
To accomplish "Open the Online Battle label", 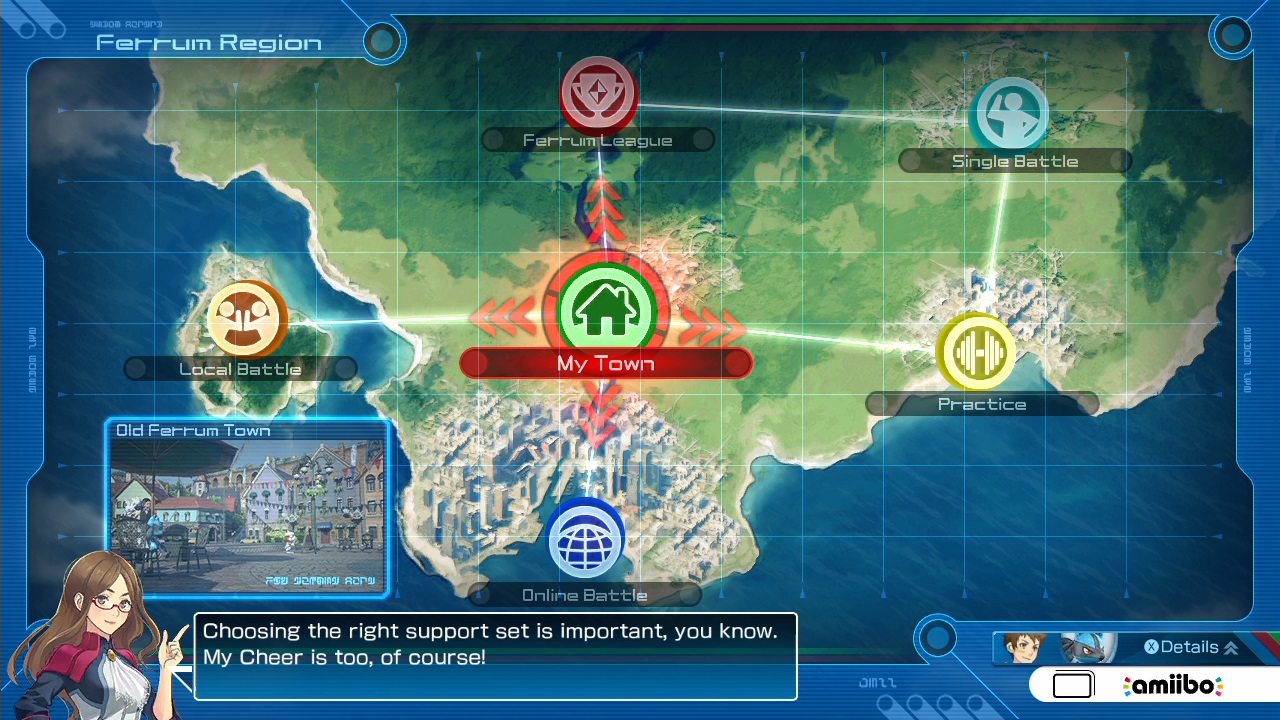I will coord(585,595).
